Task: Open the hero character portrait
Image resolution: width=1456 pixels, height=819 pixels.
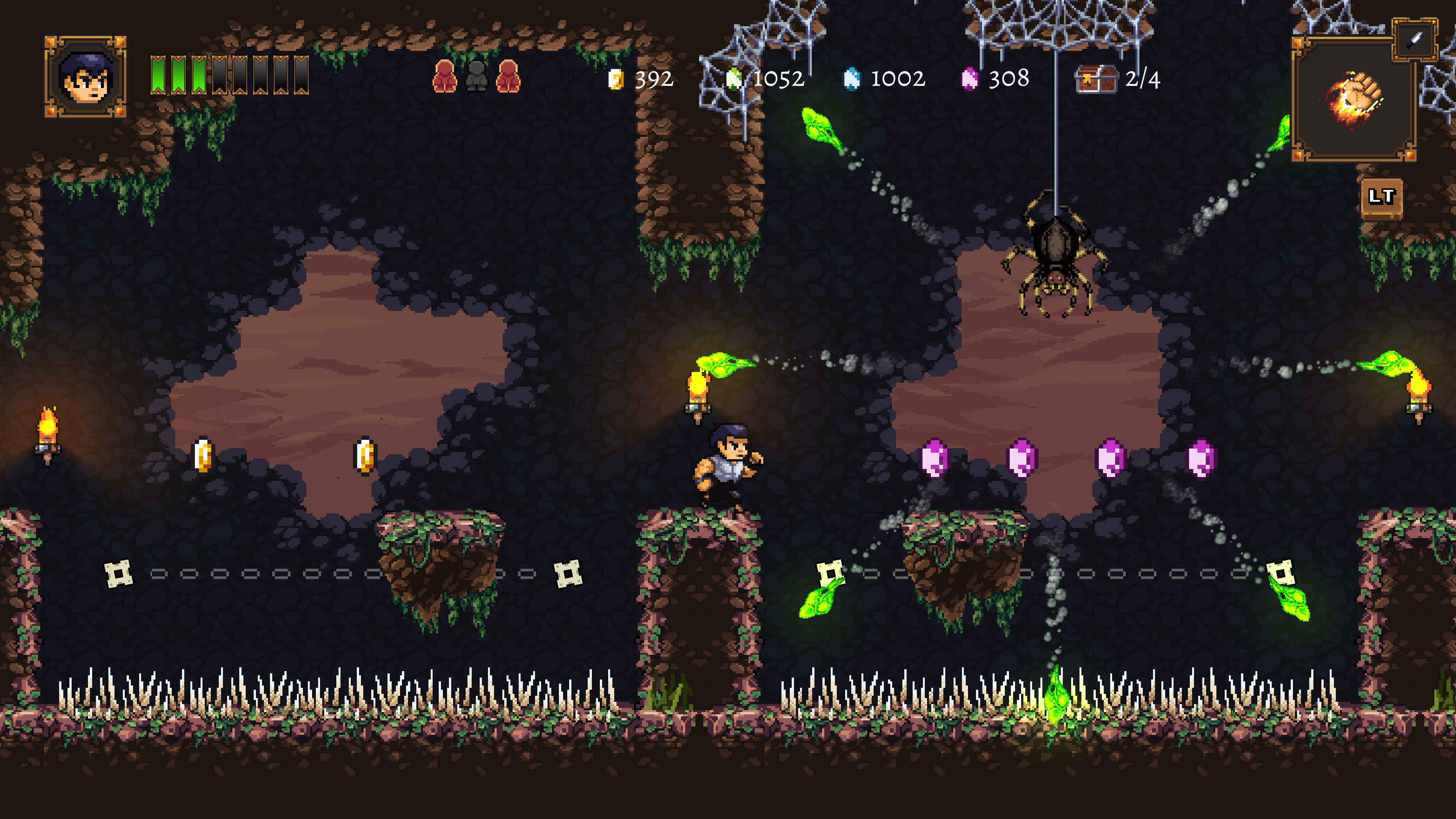Action: pos(85,77)
